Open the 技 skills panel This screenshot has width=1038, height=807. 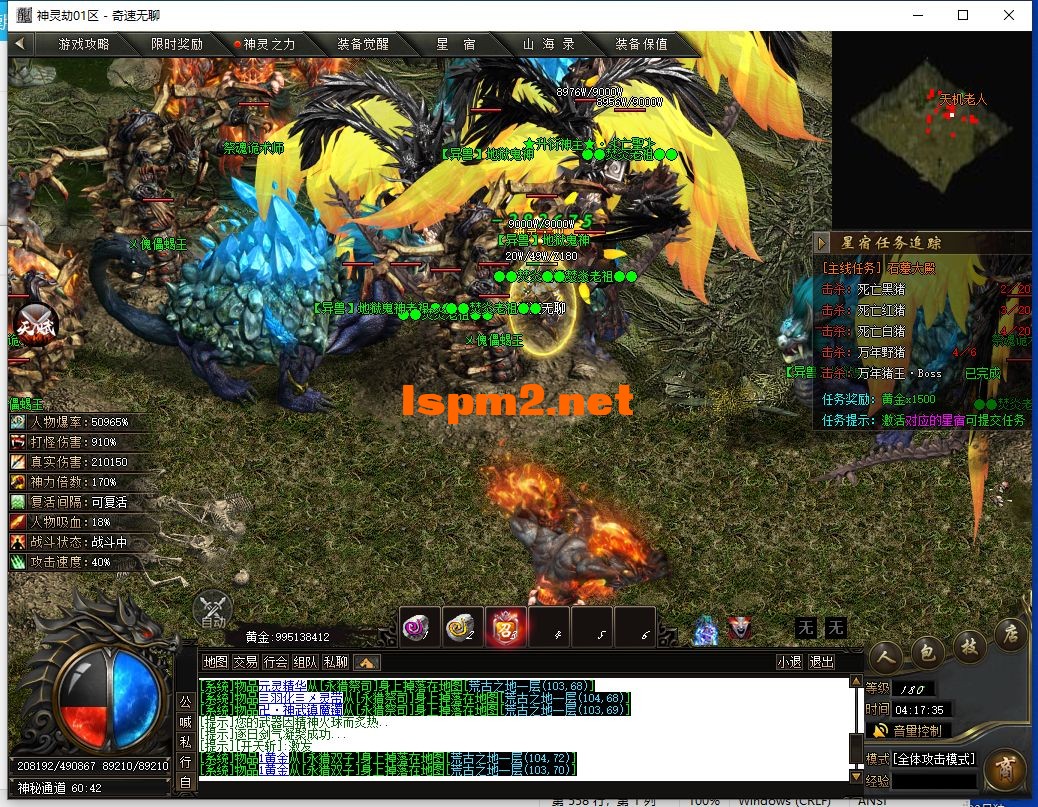click(x=968, y=645)
